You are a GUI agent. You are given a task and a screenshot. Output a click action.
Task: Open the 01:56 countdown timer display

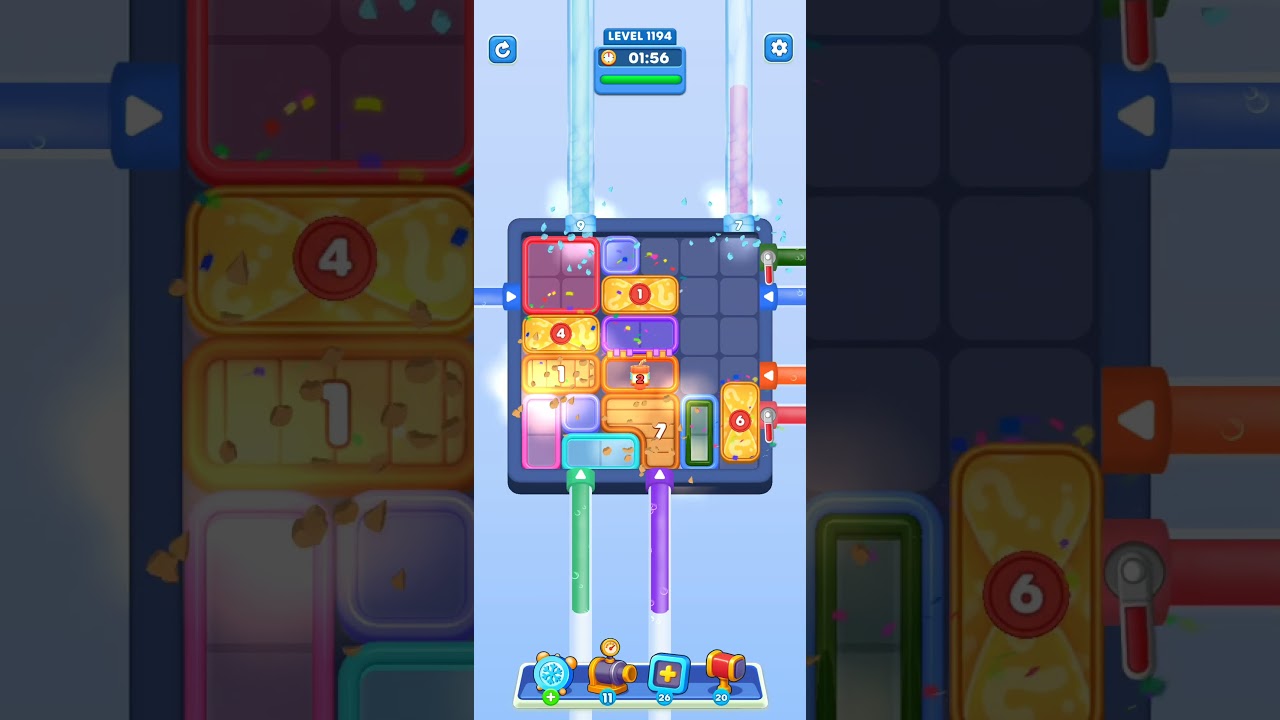[644, 57]
